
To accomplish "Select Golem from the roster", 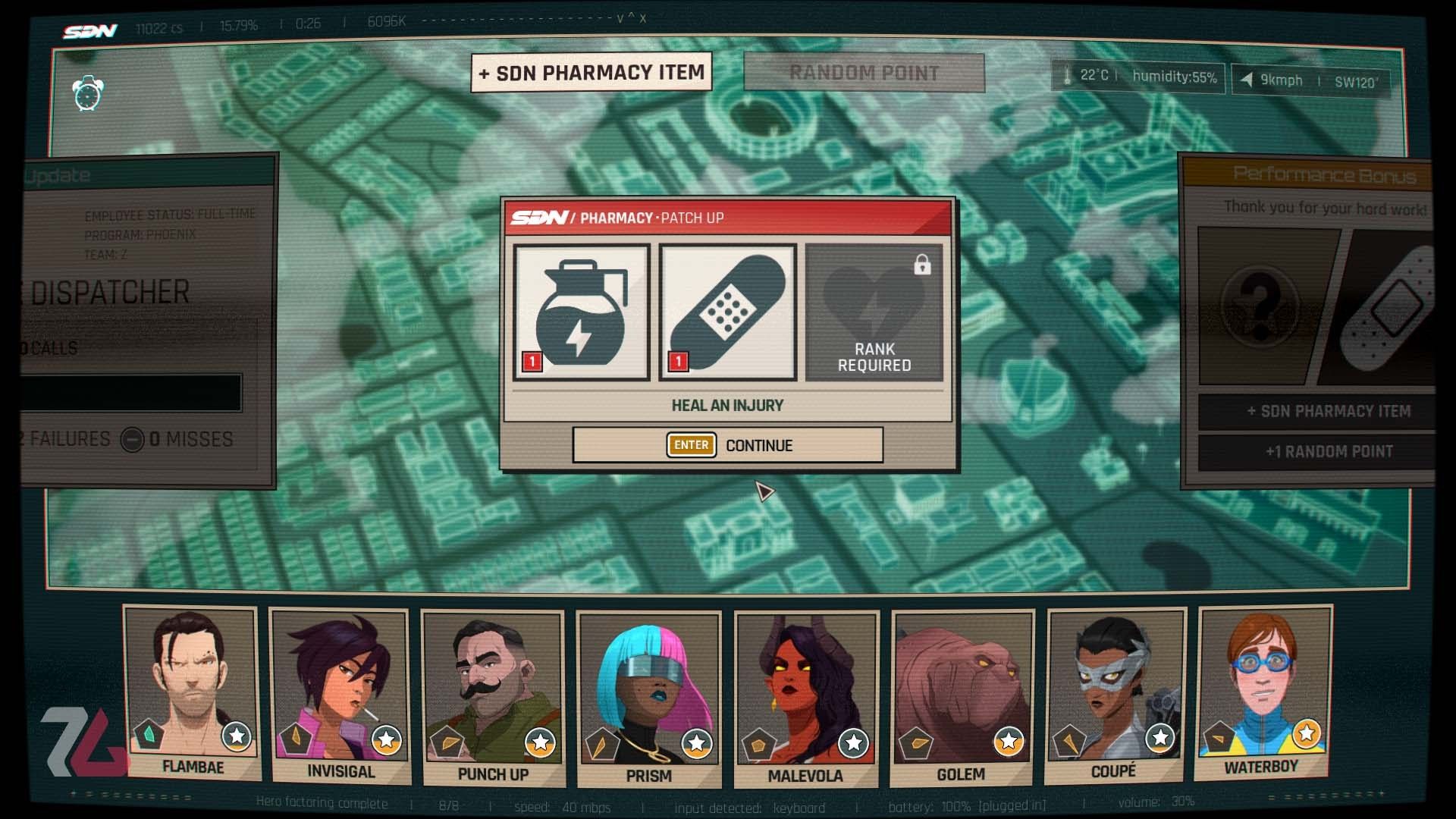I will point(962,696).
